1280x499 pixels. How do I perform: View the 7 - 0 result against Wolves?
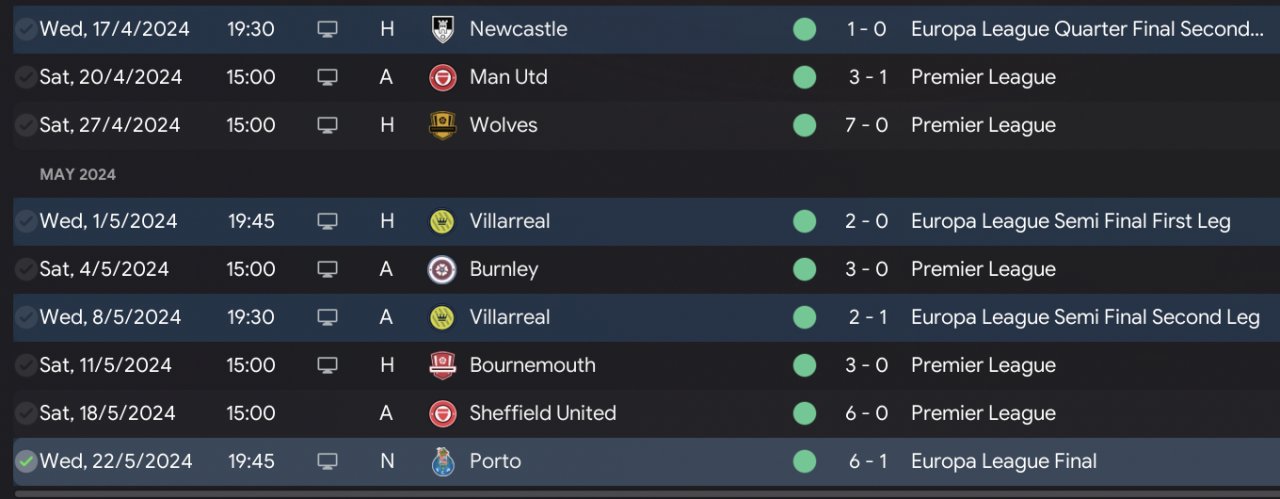pos(866,125)
